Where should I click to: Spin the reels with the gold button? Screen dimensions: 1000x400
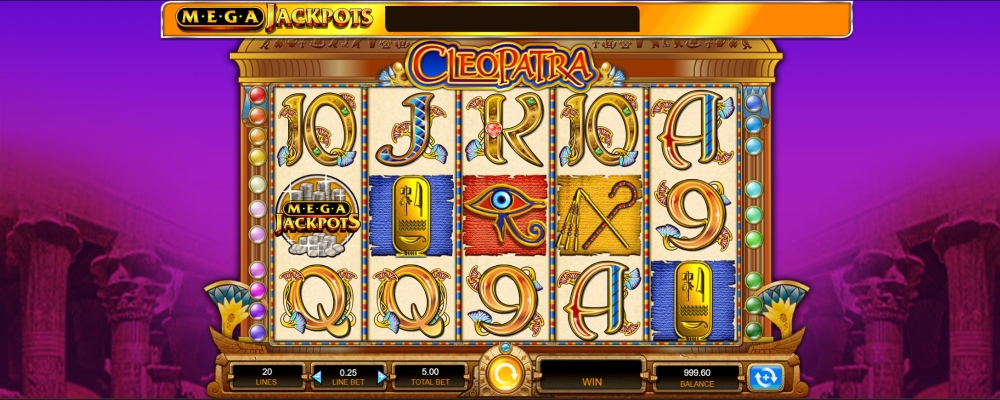tap(499, 377)
